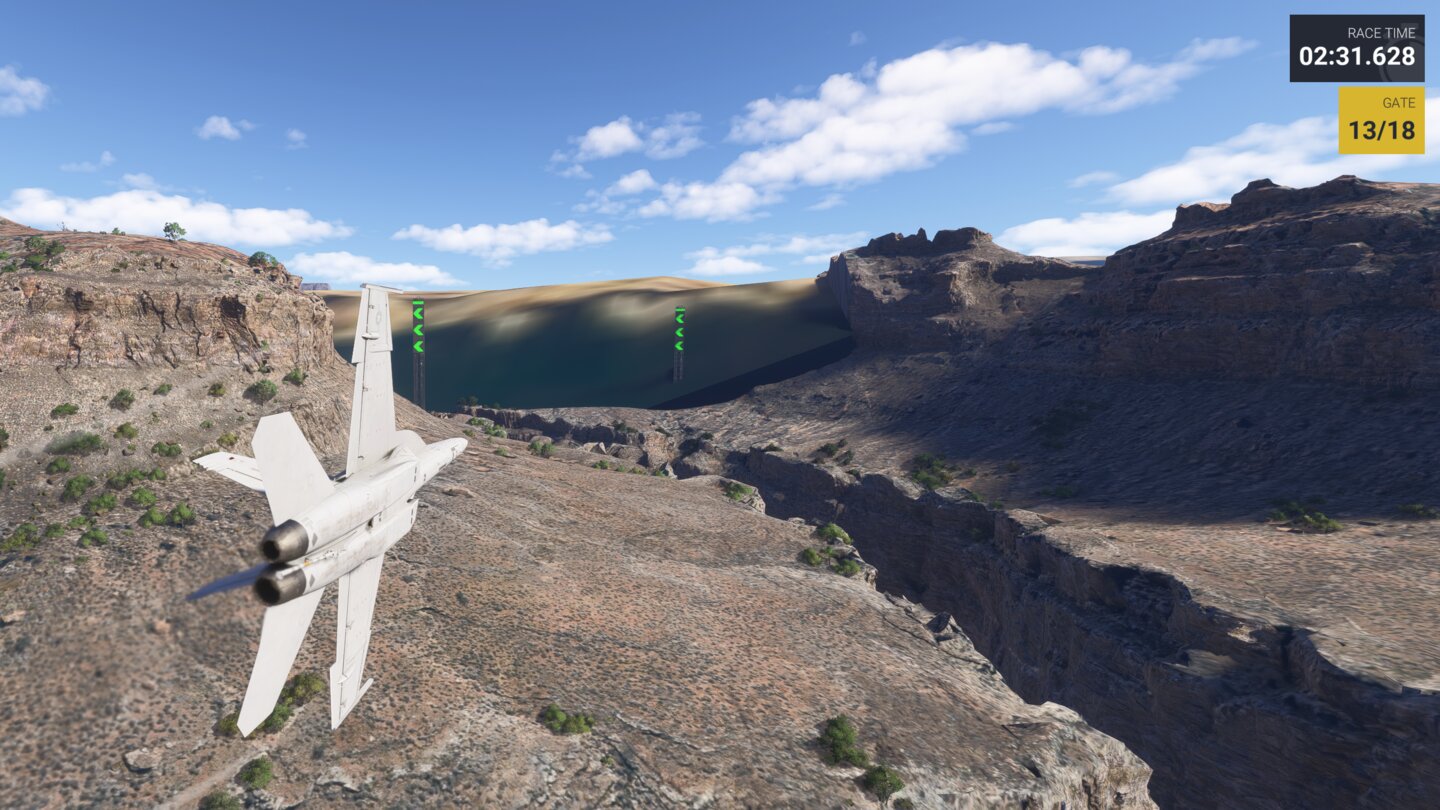Click the RACE TIME label text

click(1382, 30)
